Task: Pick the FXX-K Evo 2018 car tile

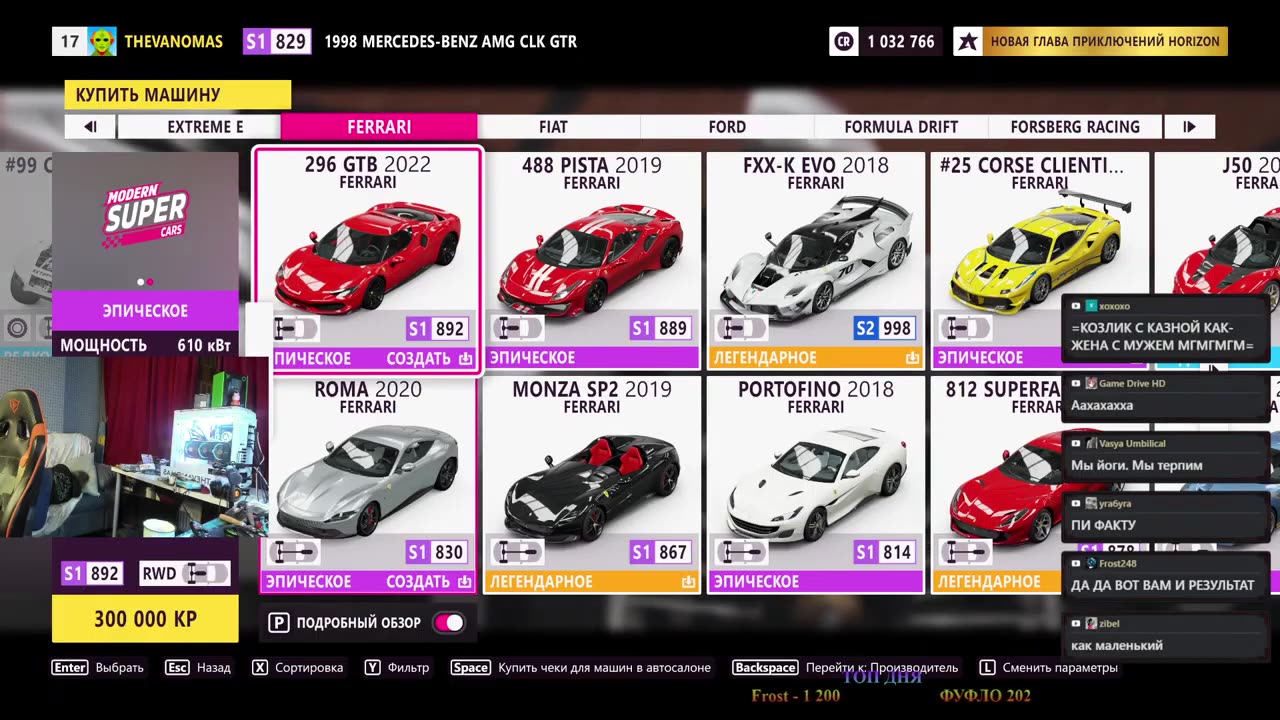Action: [x=815, y=260]
